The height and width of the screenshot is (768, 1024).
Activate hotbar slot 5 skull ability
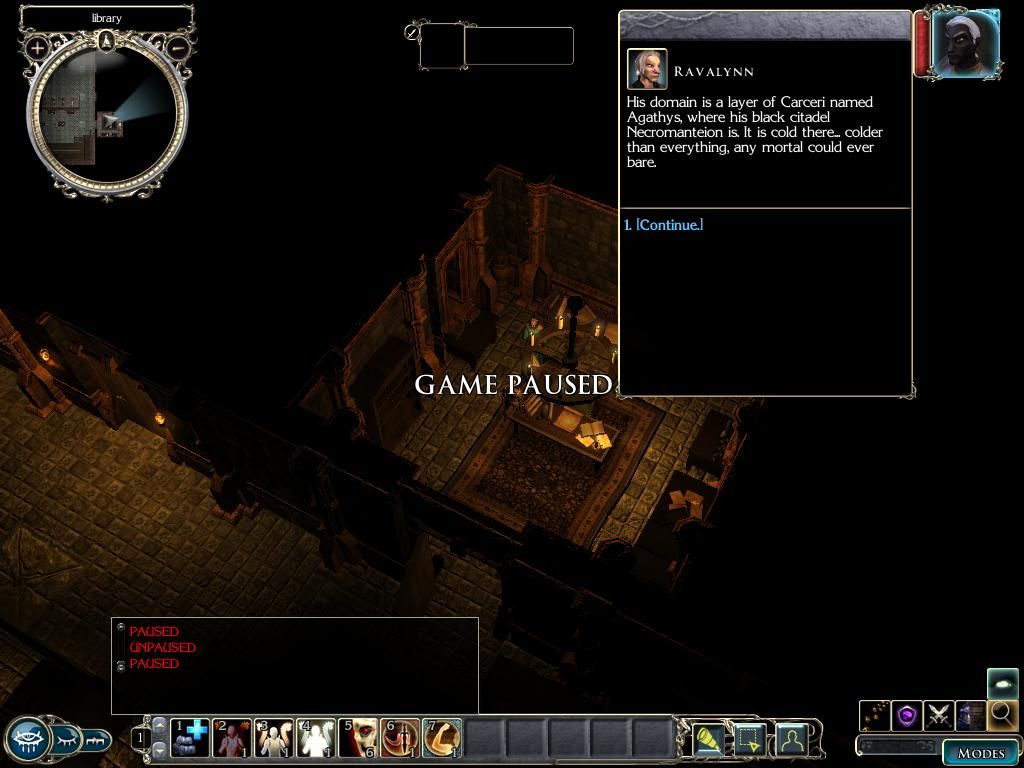[358, 738]
